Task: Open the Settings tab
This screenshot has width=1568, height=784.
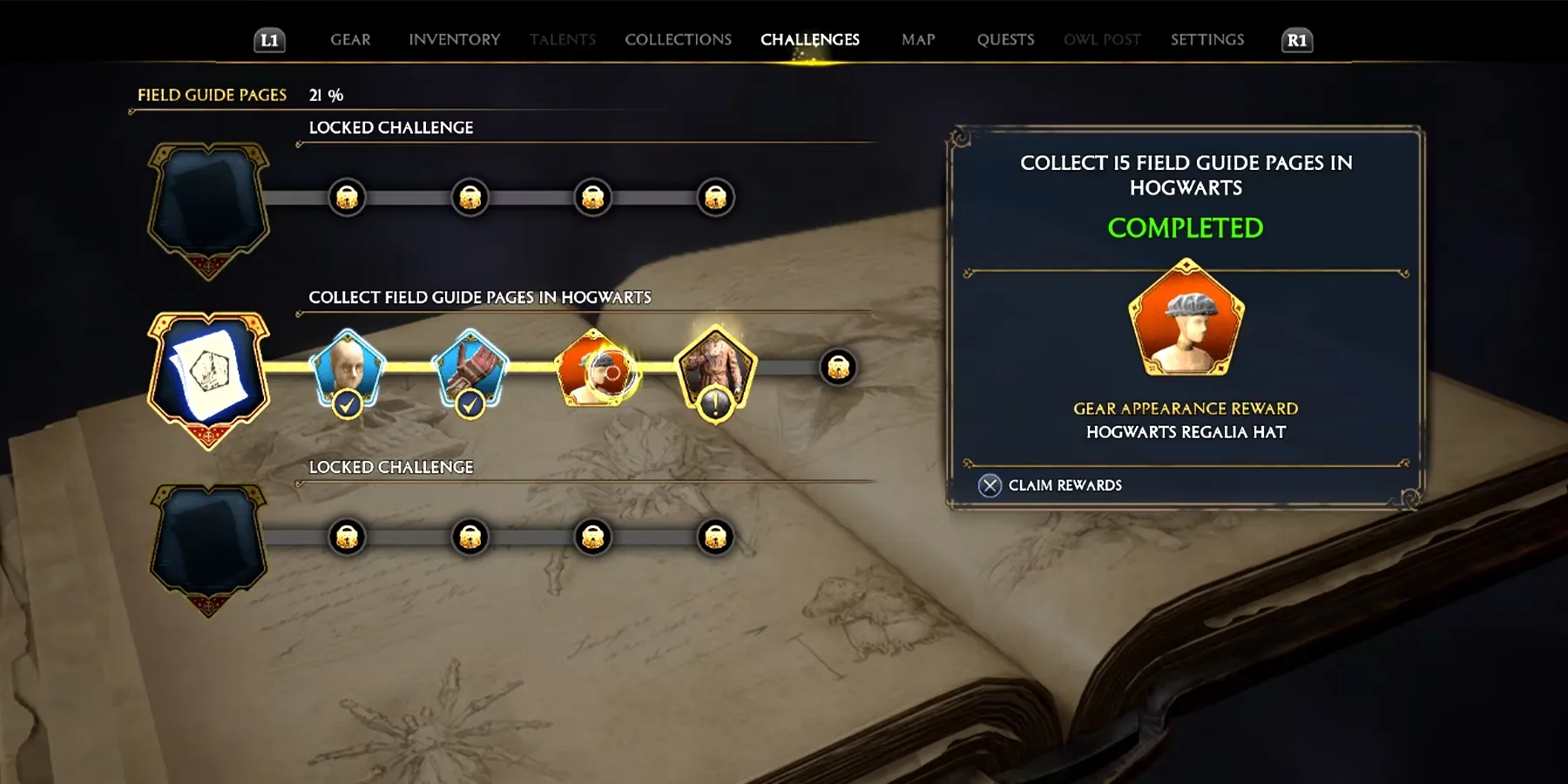Action: point(1206,39)
